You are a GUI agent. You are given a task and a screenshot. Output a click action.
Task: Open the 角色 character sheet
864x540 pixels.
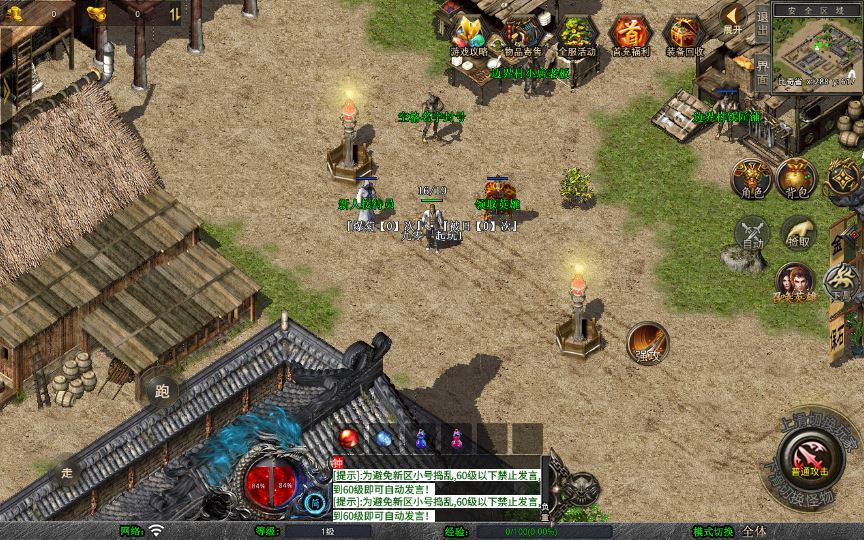[751, 177]
